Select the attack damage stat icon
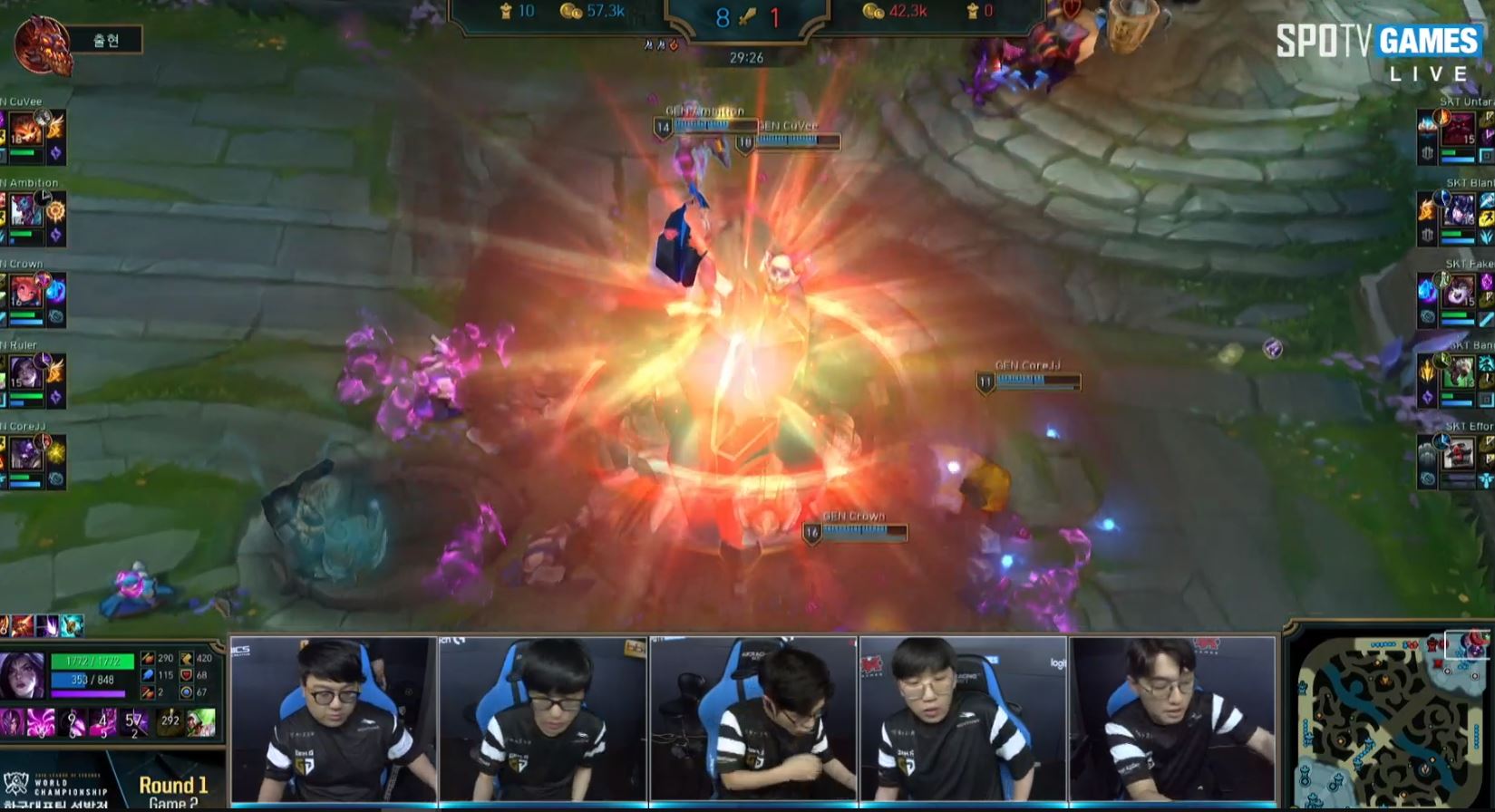 [x=149, y=659]
